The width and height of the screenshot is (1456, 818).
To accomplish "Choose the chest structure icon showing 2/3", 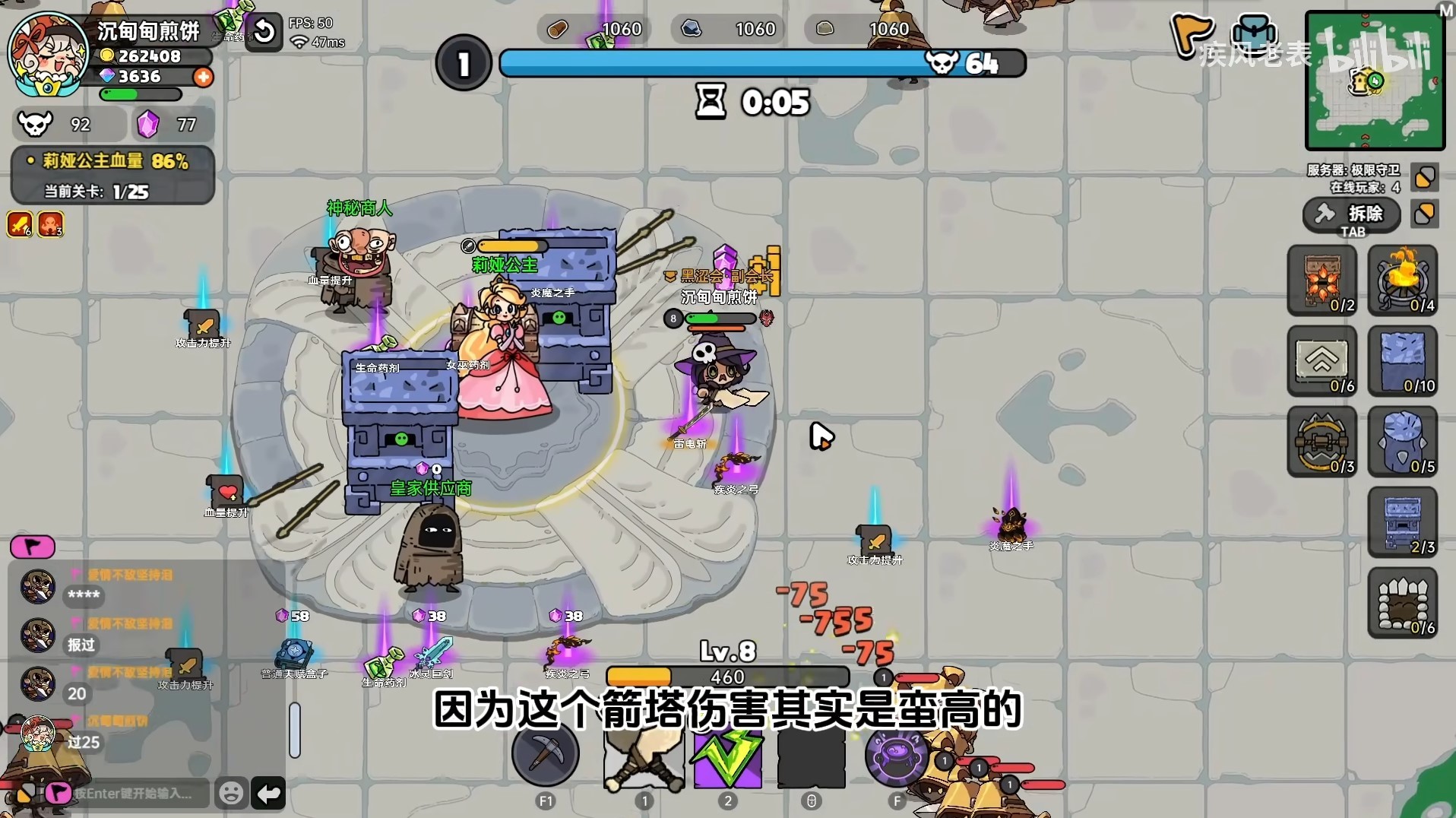I will pos(1403,522).
